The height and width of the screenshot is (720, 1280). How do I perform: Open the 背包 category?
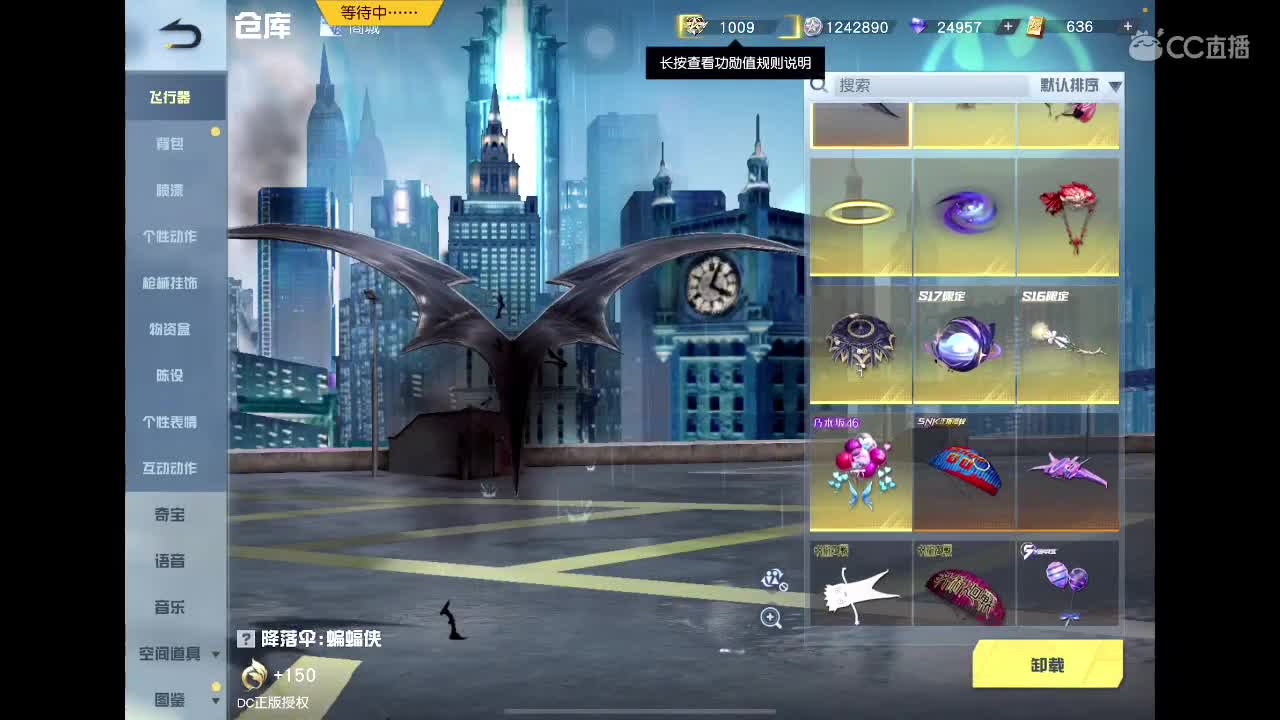172,144
